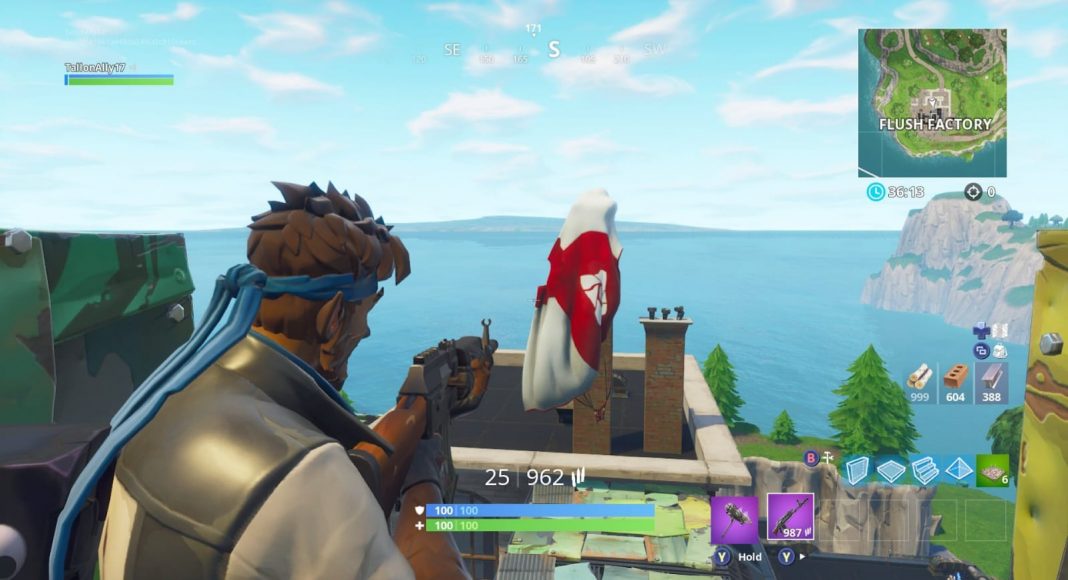Select the pickaxe harvesting tool slot

(734, 518)
